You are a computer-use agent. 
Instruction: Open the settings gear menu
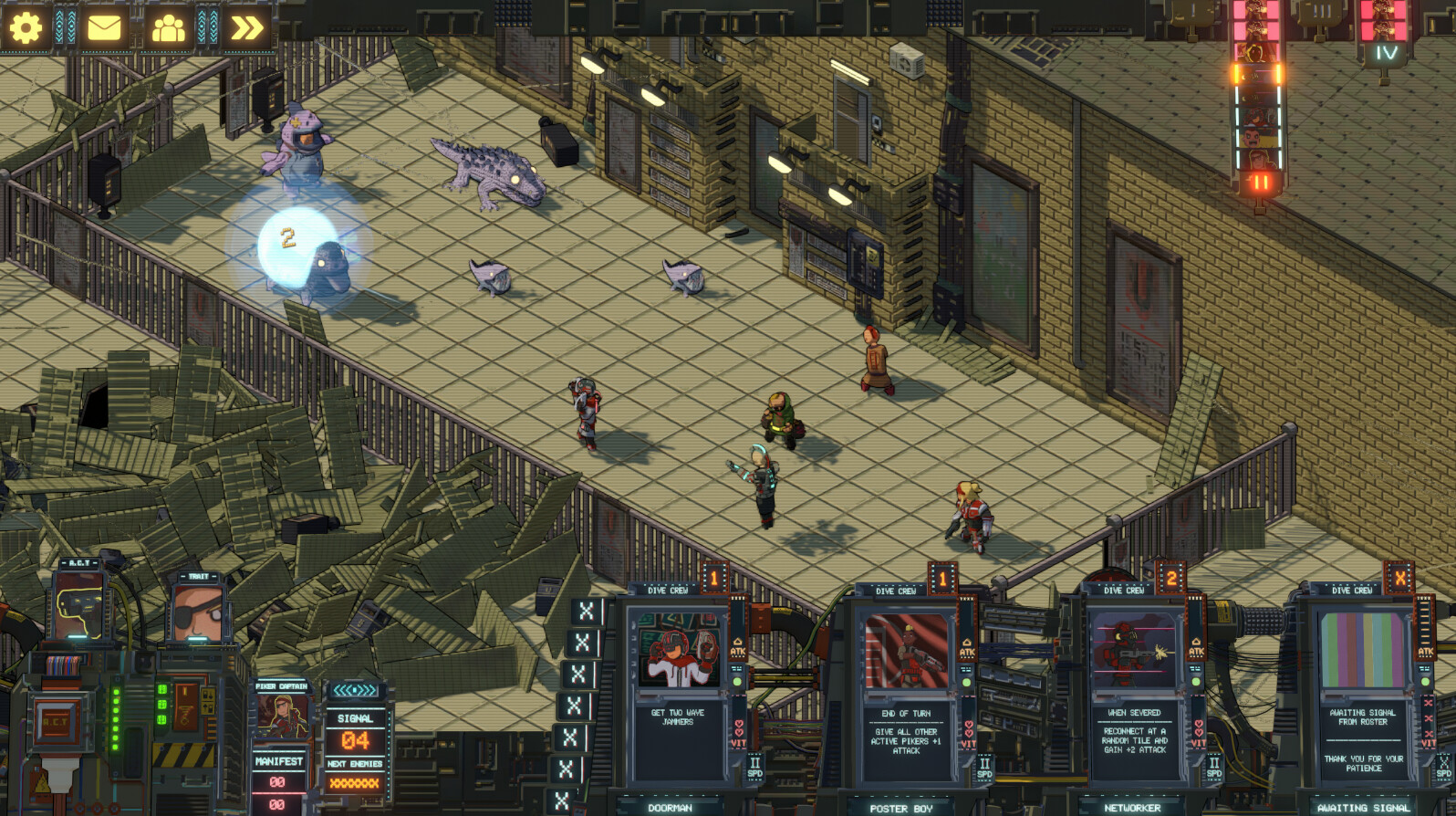(x=27, y=26)
